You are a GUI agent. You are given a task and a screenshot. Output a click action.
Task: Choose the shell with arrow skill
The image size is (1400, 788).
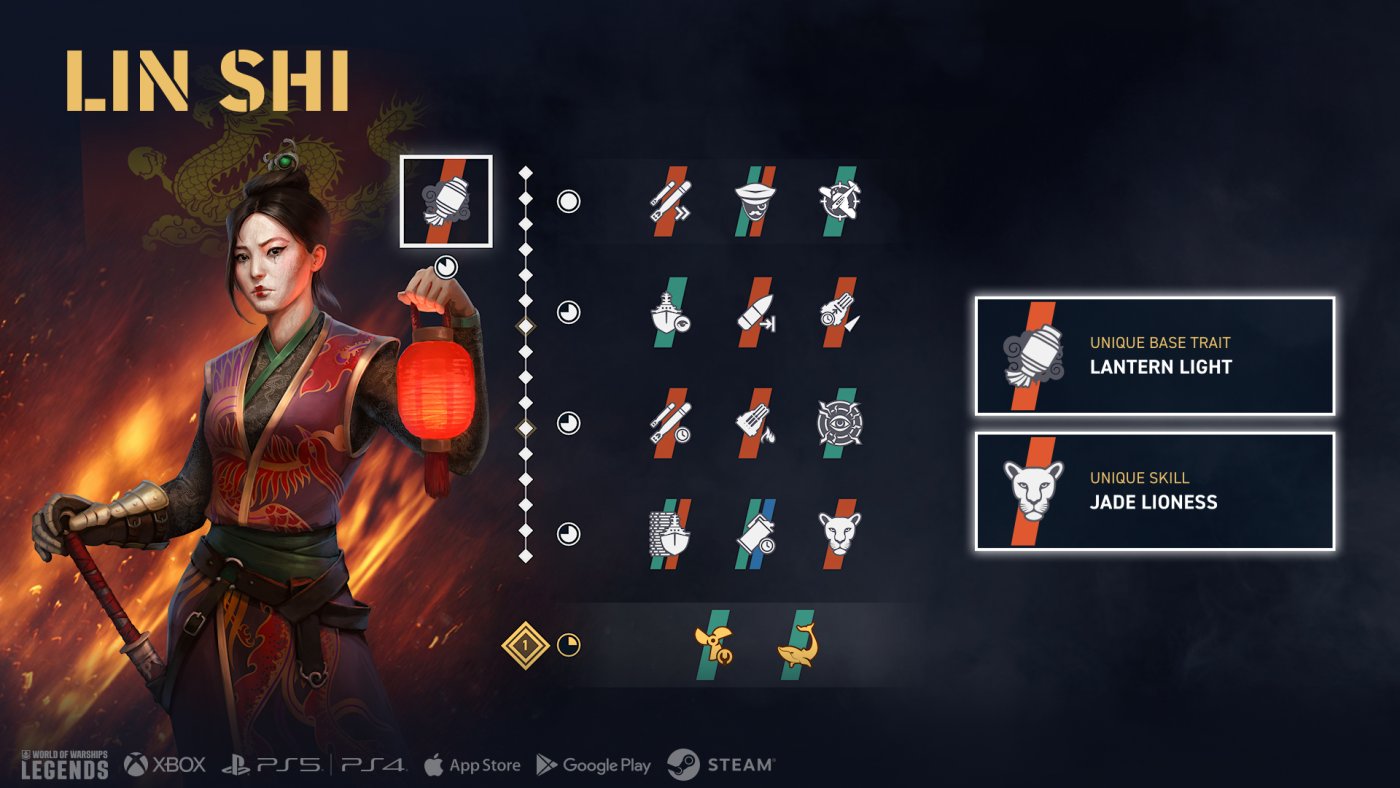[x=755, y=312]
